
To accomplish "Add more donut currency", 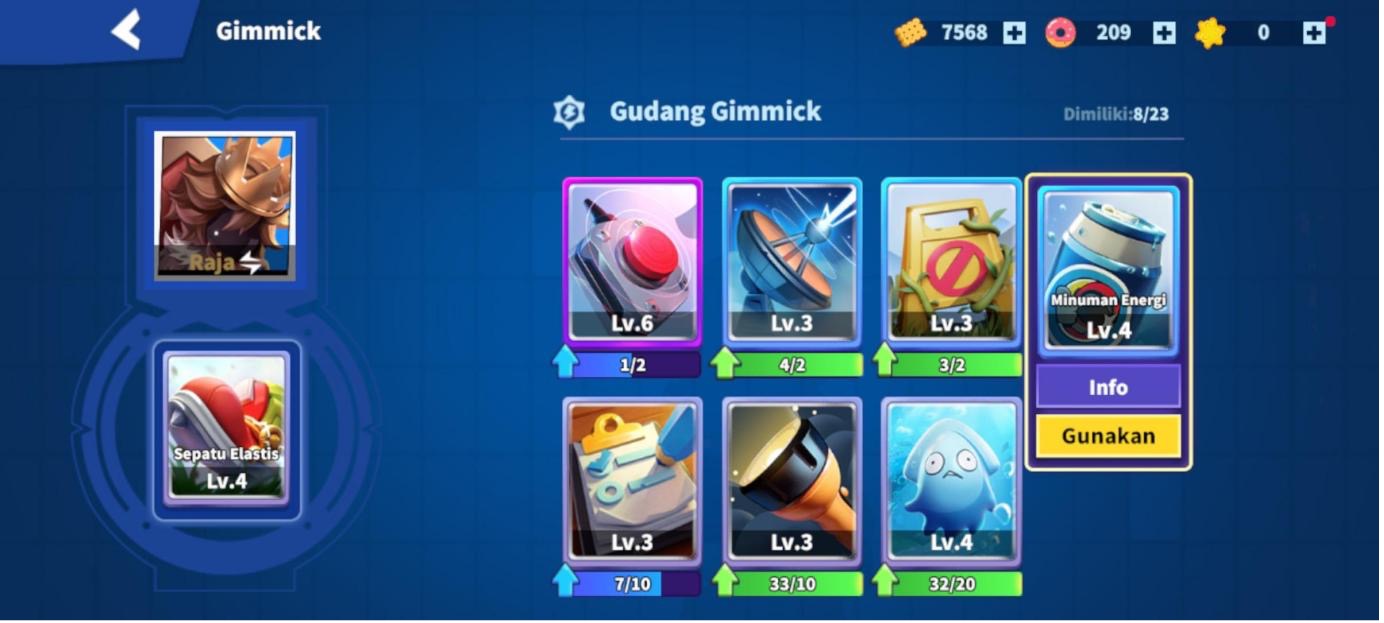I will coord(1164,33).
